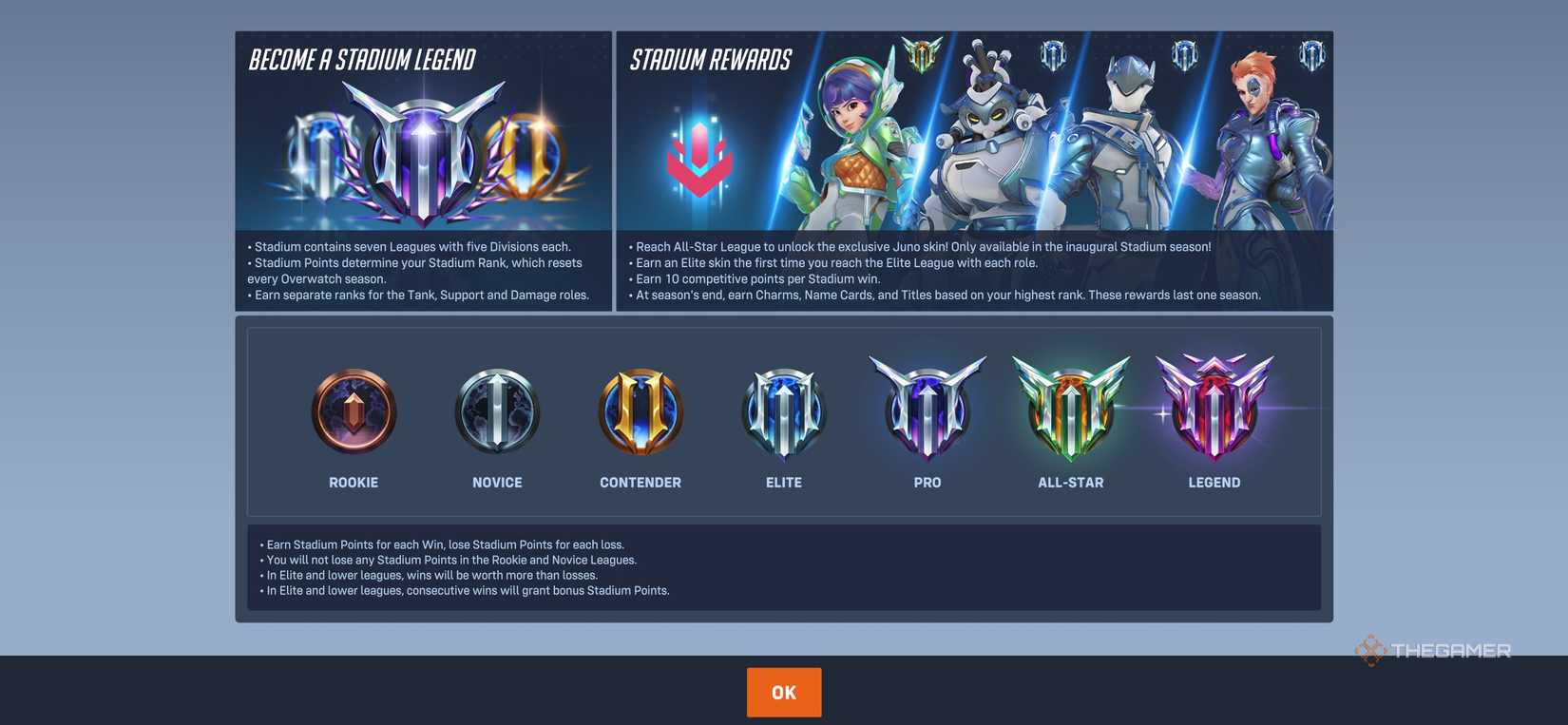Viewport: 1568px width, 725px height.
Task: Select the Rookie league badge
Action: click(x=354, y=410)
